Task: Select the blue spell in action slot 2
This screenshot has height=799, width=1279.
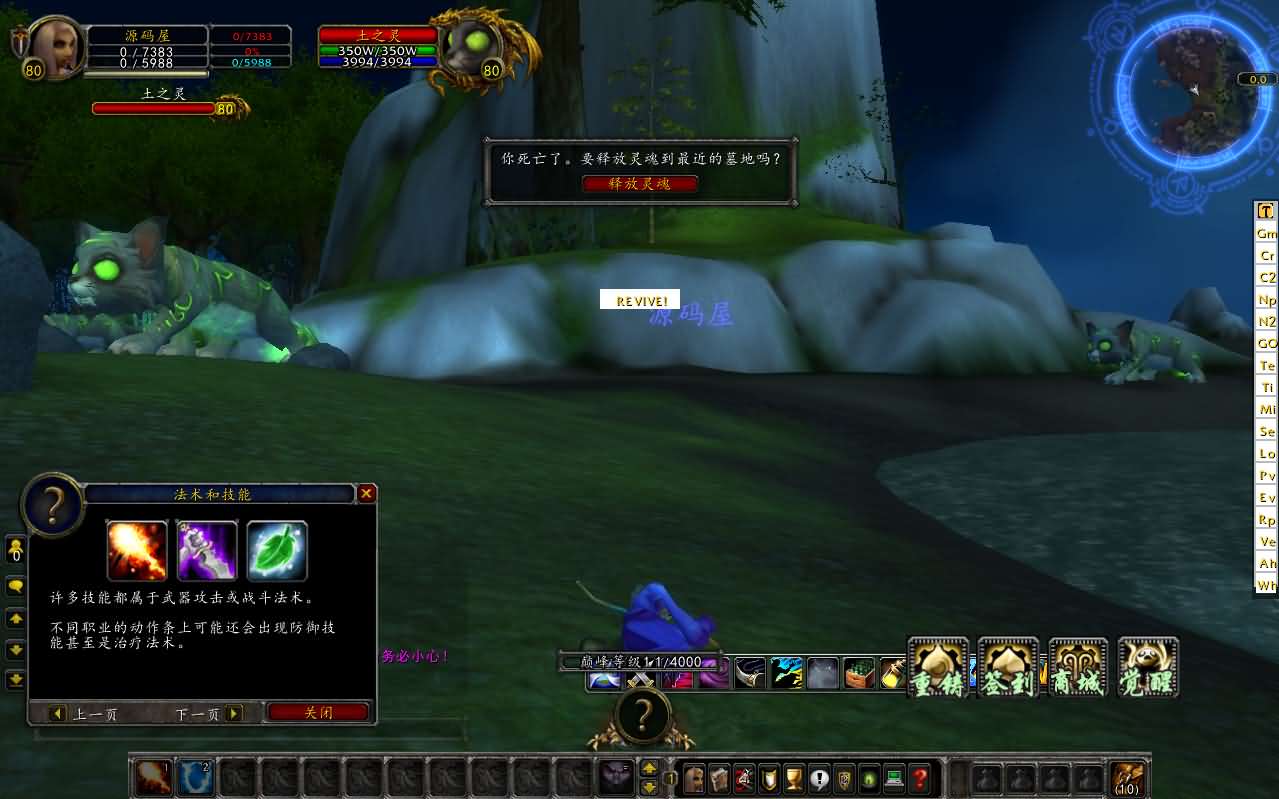Action: tap(195, 778)
